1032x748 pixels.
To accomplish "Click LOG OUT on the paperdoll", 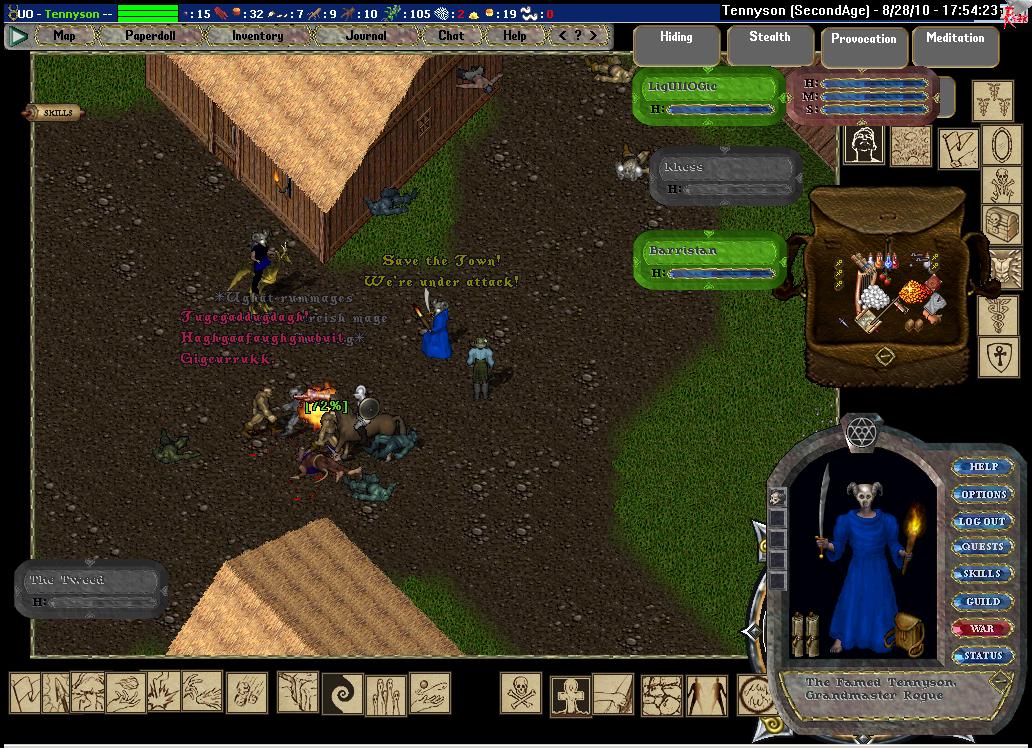I will coord(982,521).
